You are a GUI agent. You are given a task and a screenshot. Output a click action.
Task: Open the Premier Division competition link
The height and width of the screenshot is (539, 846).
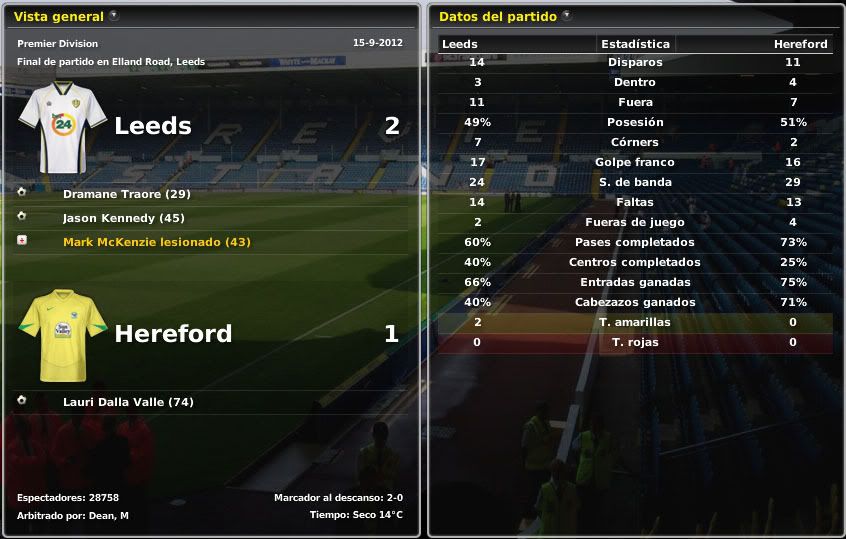(x=56, y=44)
